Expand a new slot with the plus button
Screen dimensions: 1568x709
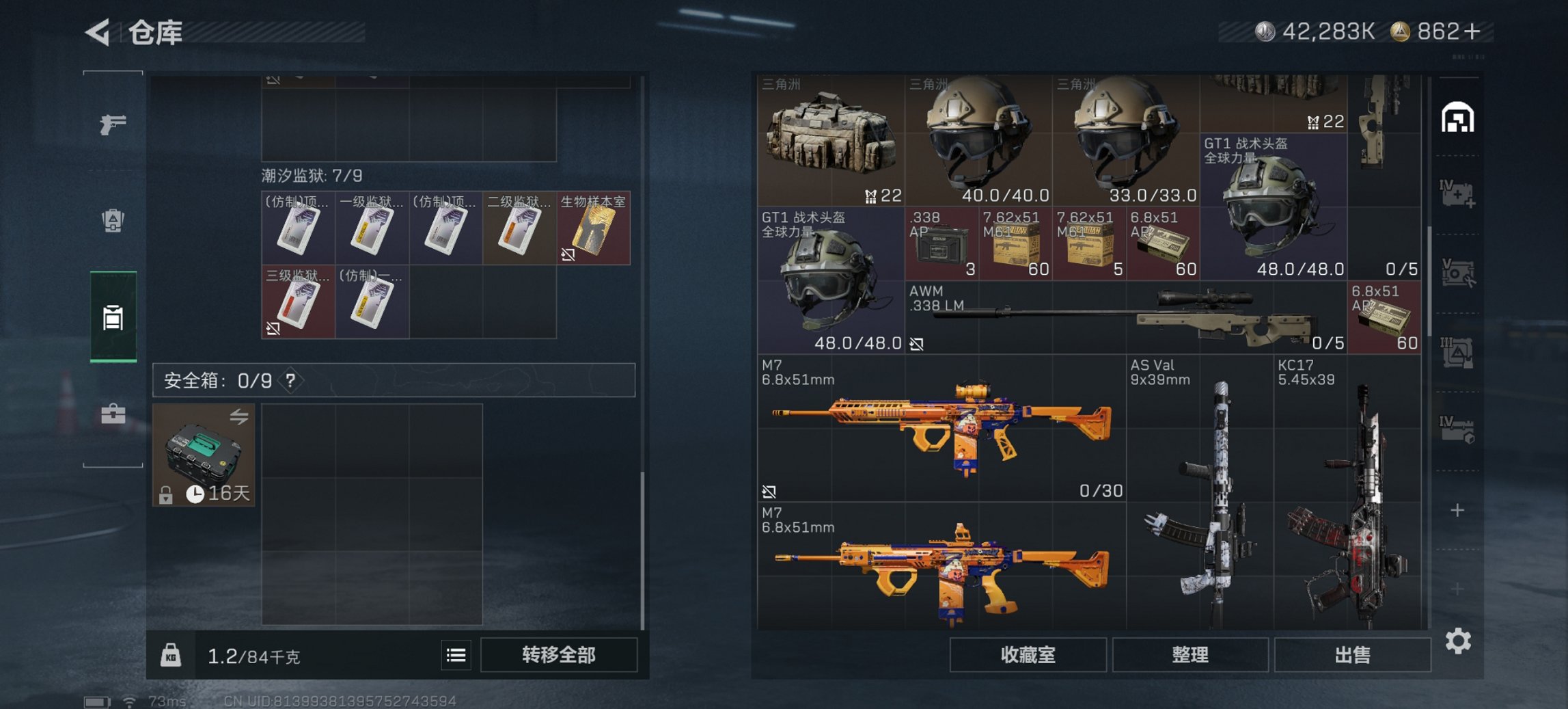pyautogui.click(x=1457, y=509)
